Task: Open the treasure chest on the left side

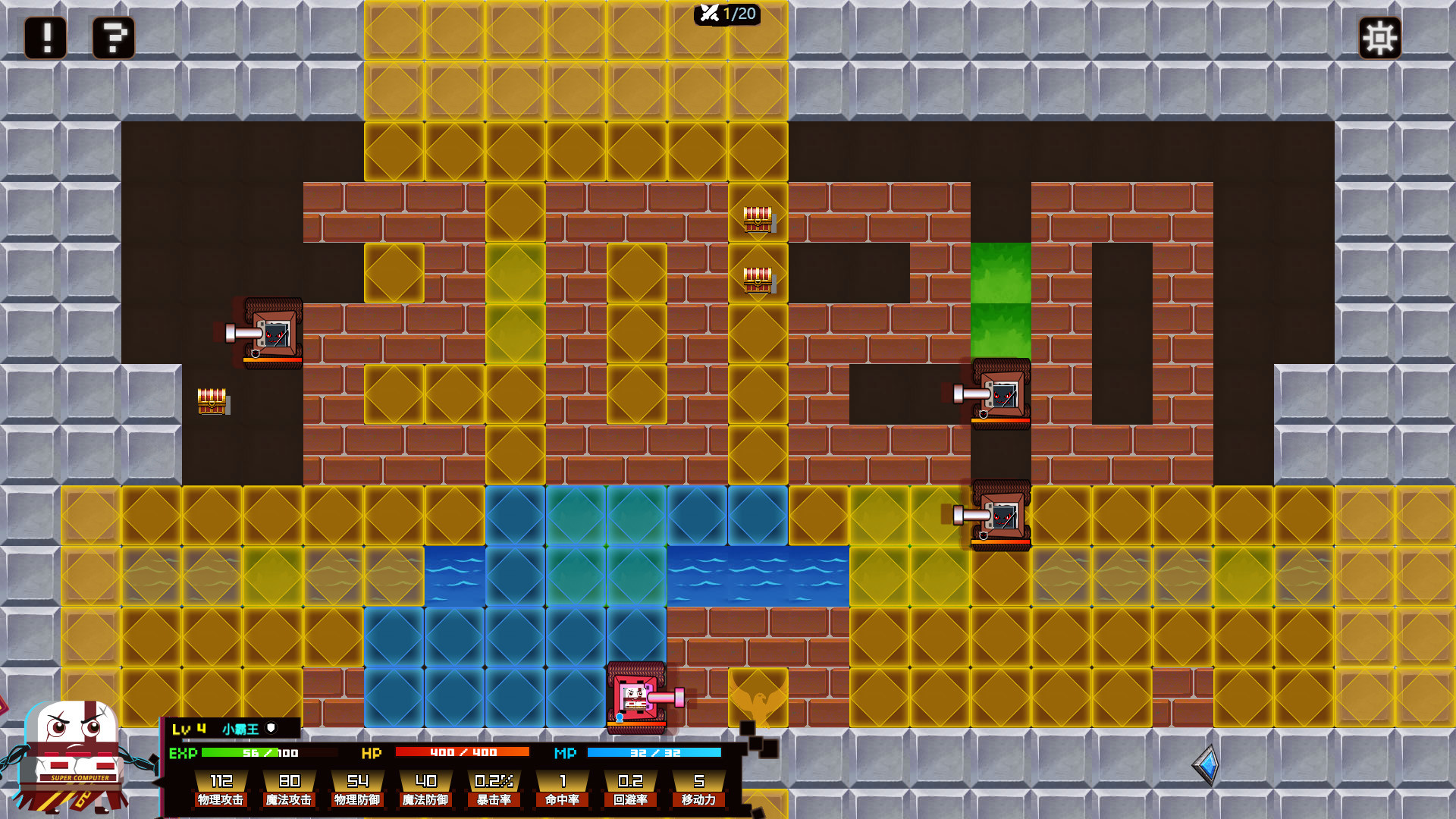Action: click(211, 402)
